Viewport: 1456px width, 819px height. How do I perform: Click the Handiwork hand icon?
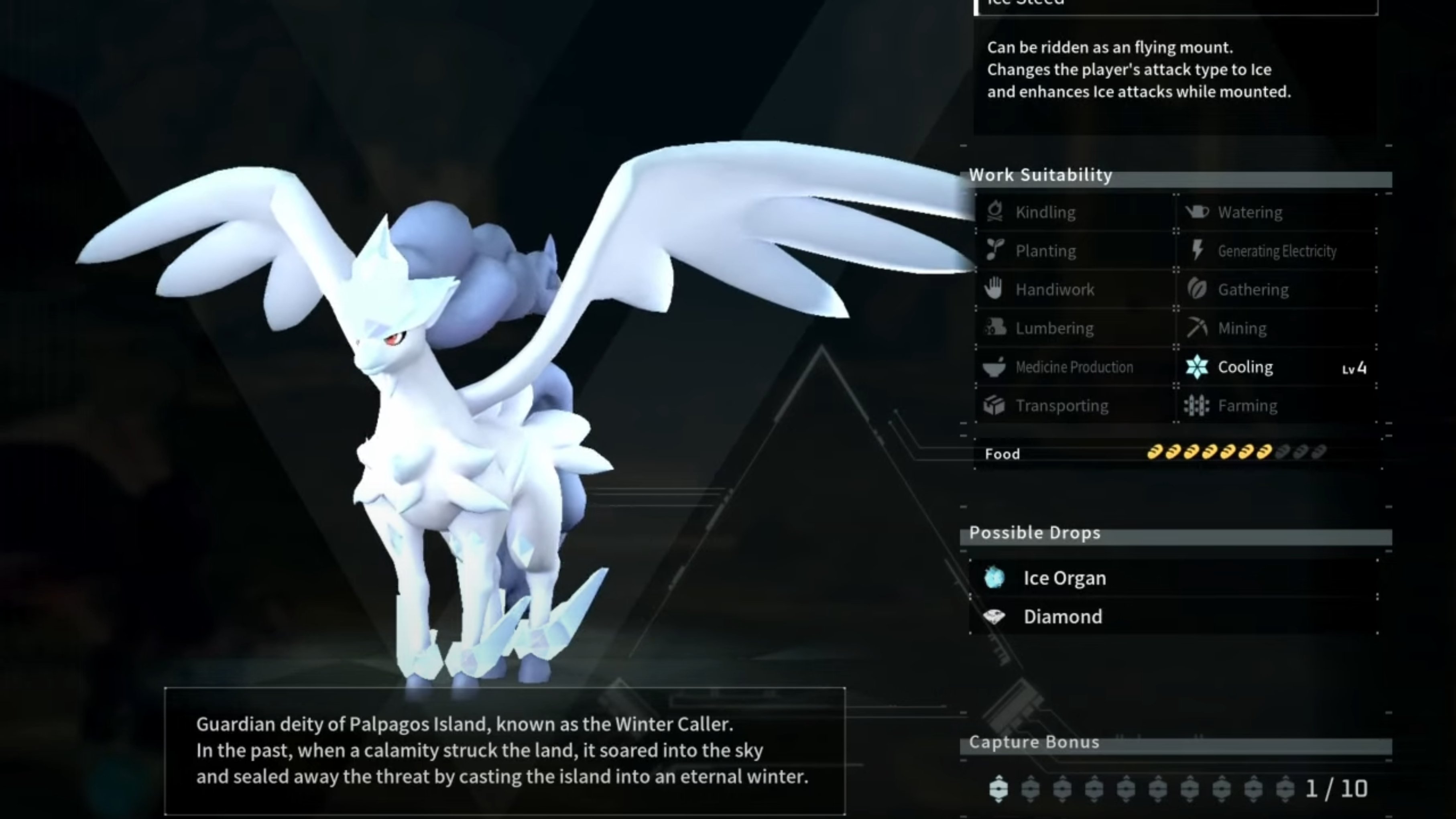[995, 289]
